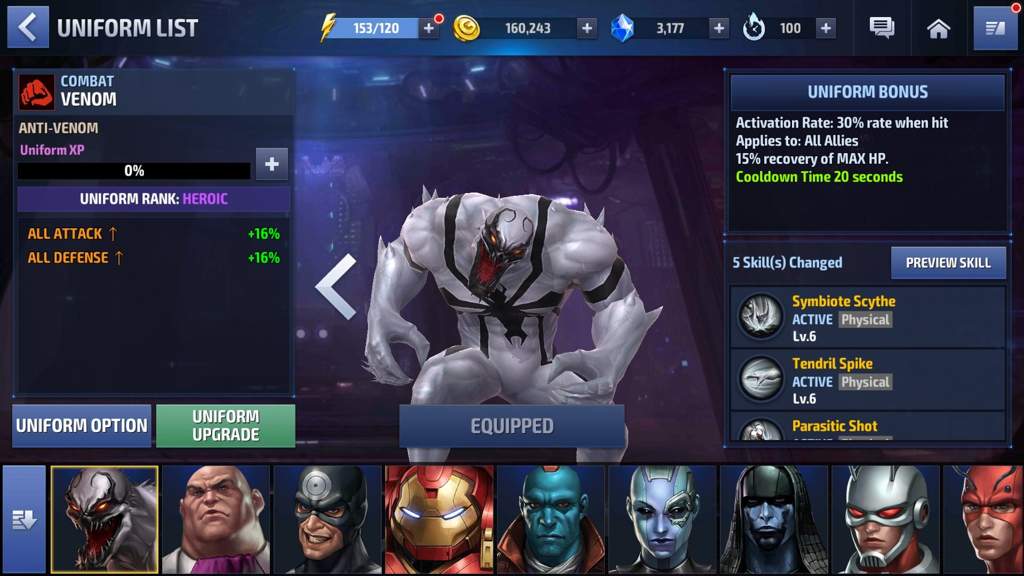1024x576 pixels.
Task: Pick the Iron Man uniform thumbnail
Action: [439, 519]
